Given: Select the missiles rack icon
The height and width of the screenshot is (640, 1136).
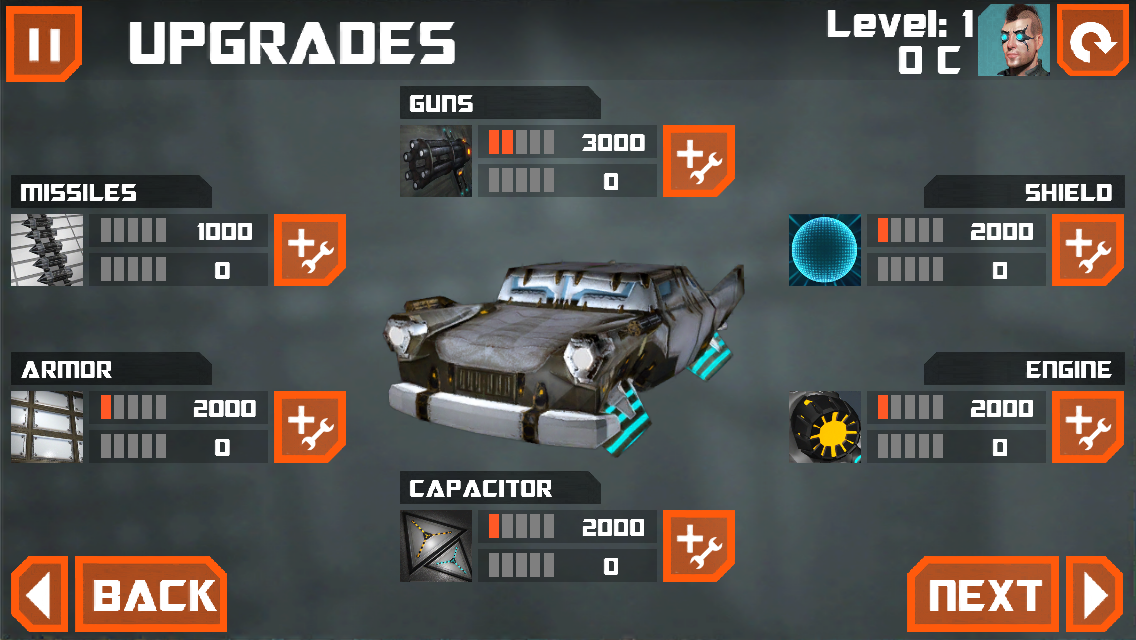Looking at the screenshot, I should tap(47, 249).
